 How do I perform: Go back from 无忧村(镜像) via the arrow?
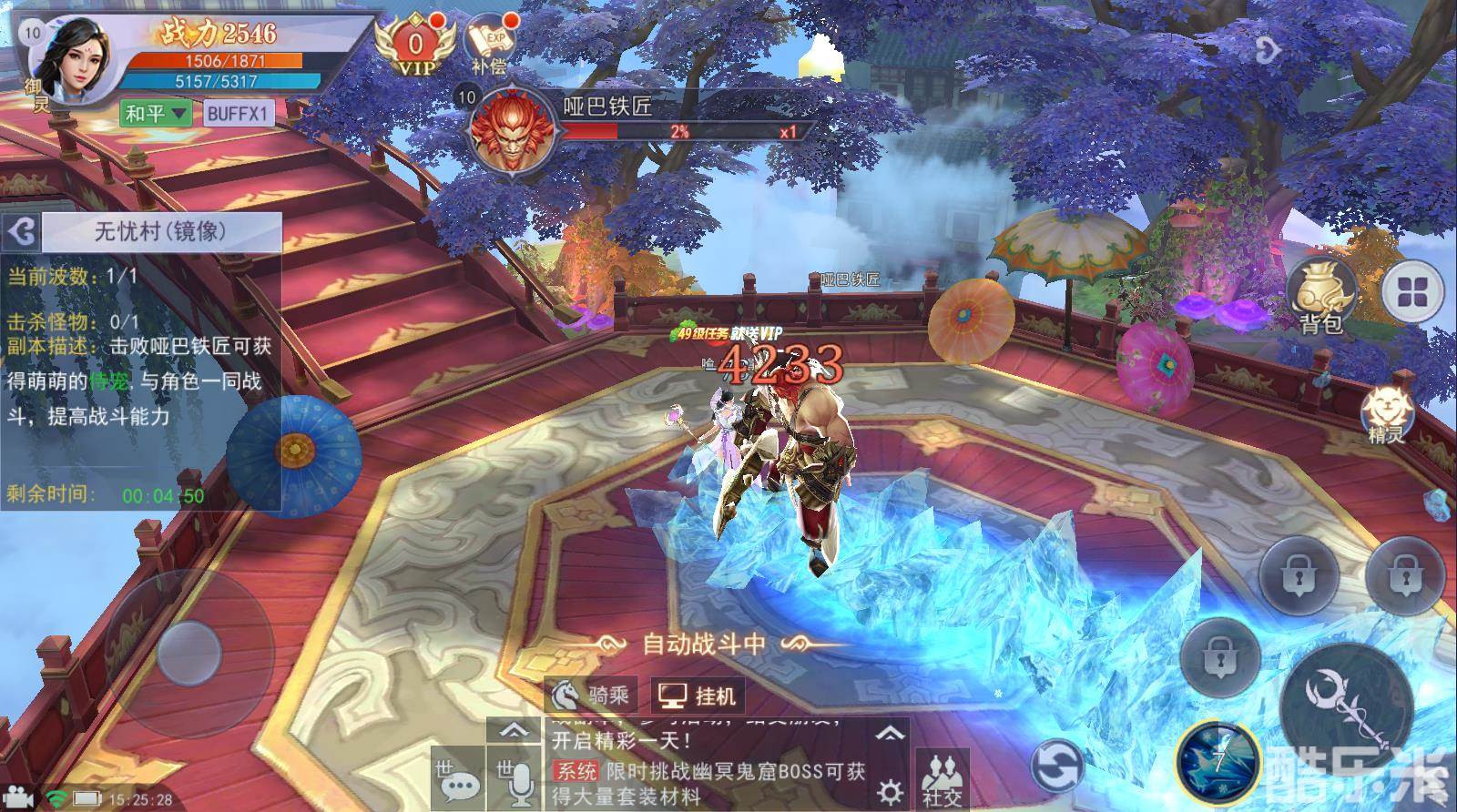click(22, 233)
